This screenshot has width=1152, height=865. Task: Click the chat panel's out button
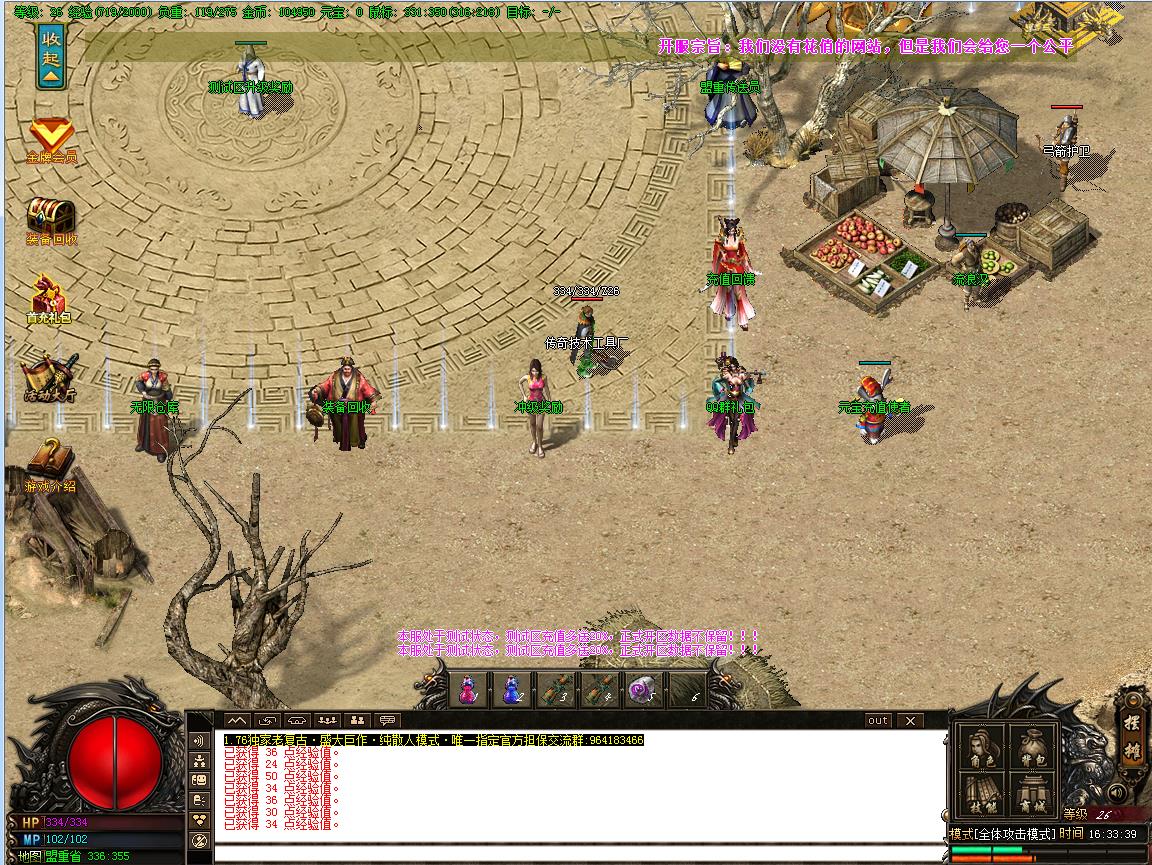click(x=877, y=720)
